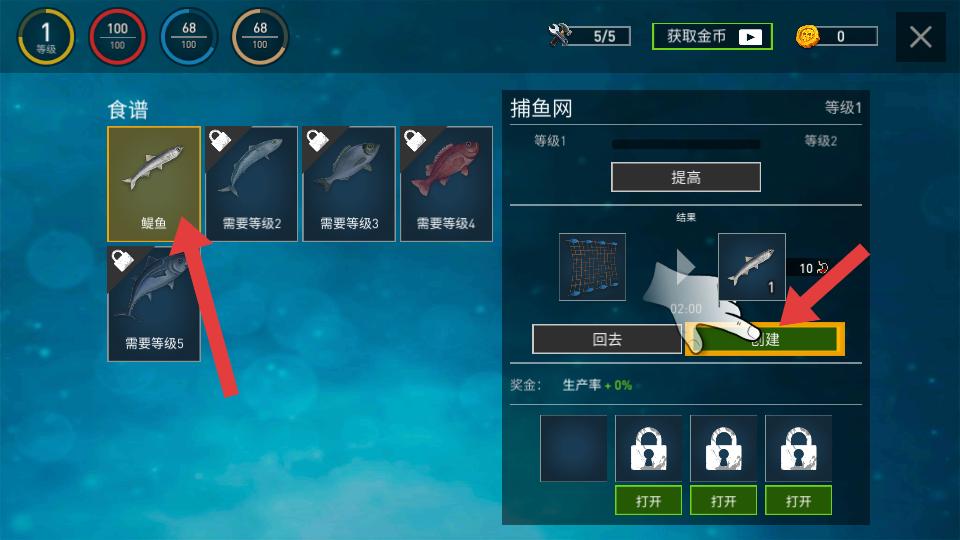Click the 回去 back button
Image resolution: width=960 pixels, height=540 pixels.
point(607,339)
